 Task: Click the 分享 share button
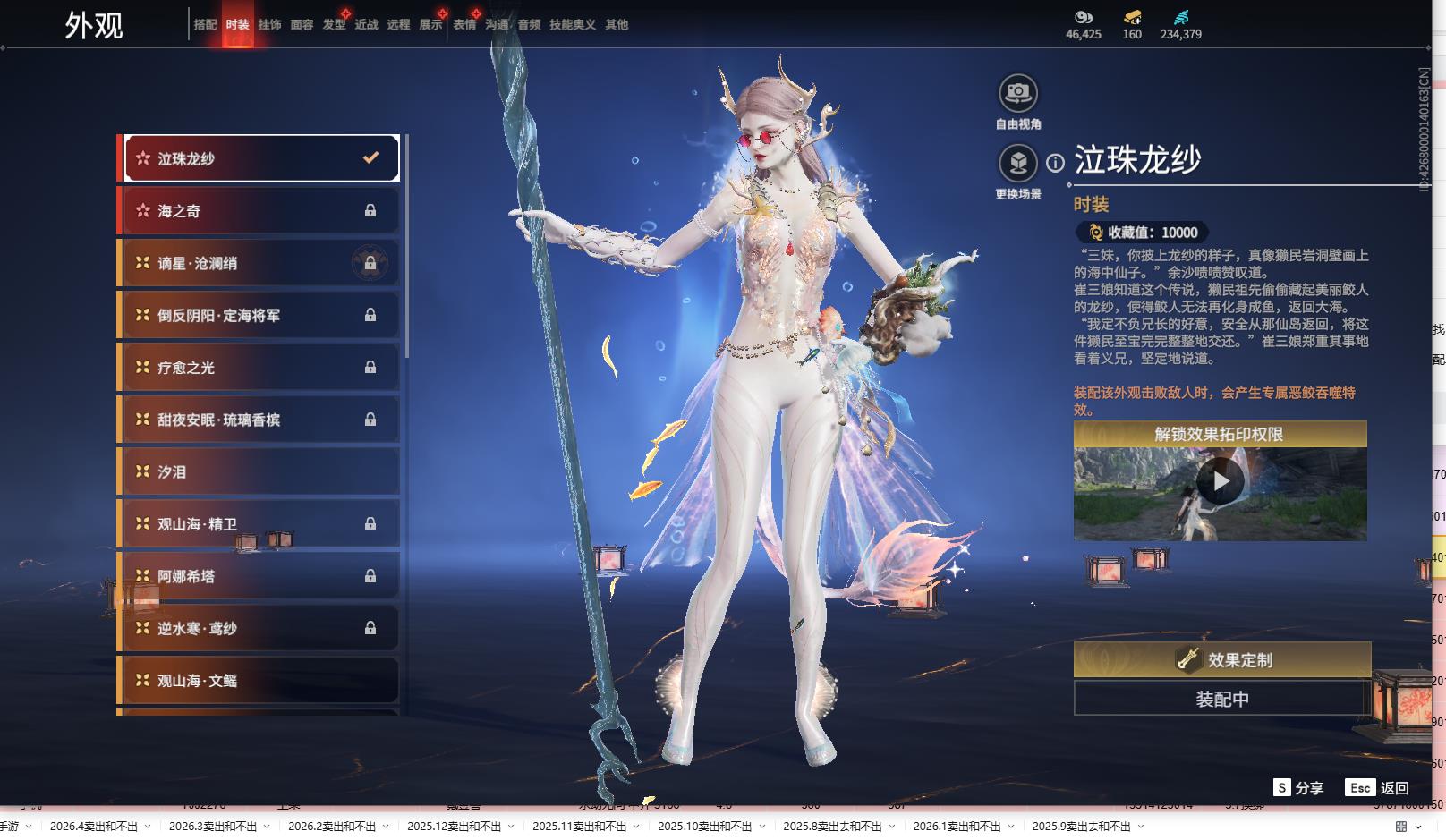pyautogui.click(x=1298, y=788)
